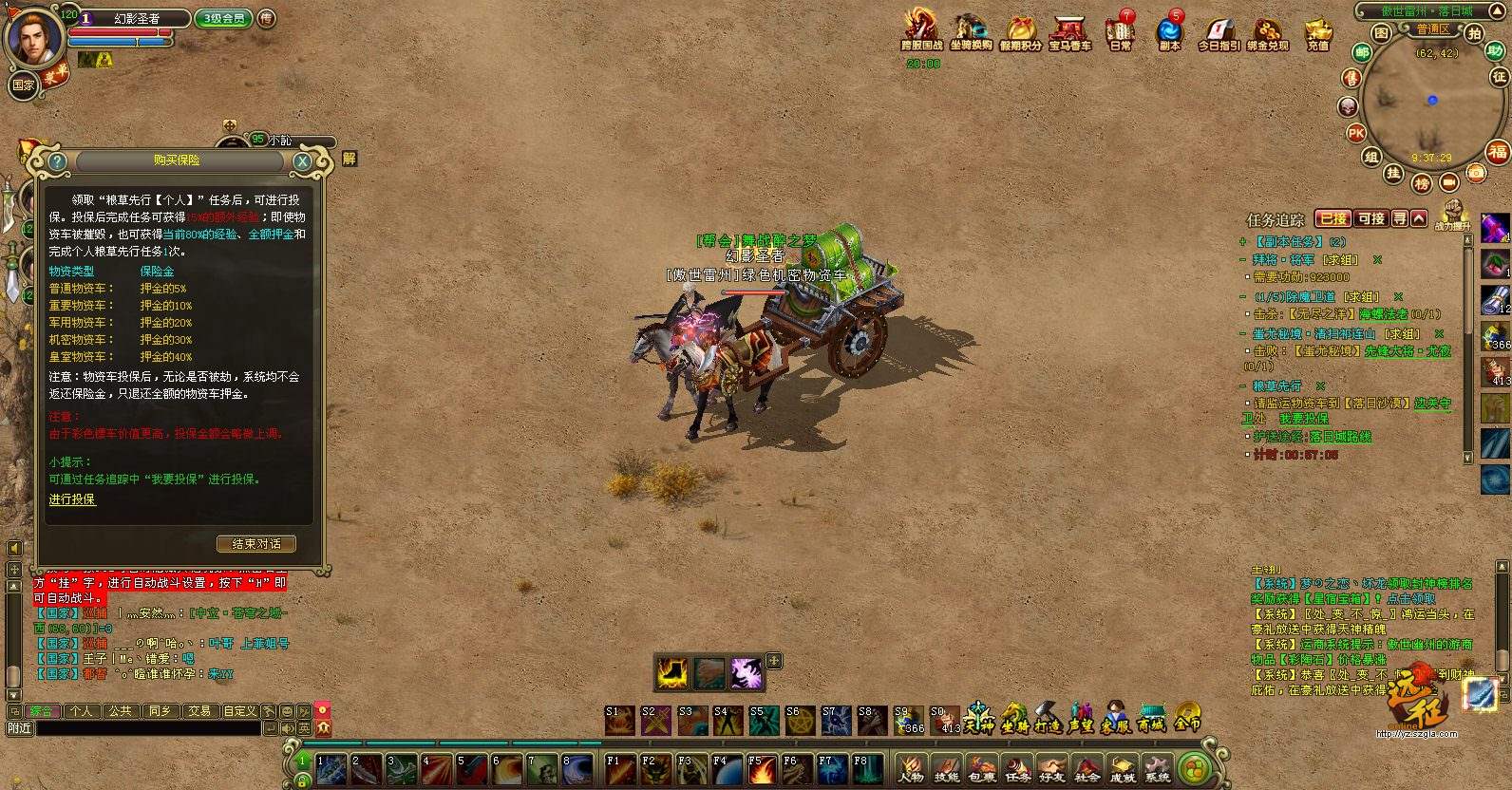The width and height of the screenshot is (1512, 790).
Task: Show the 可接 available quests tab
Action: coord(1370,218)
